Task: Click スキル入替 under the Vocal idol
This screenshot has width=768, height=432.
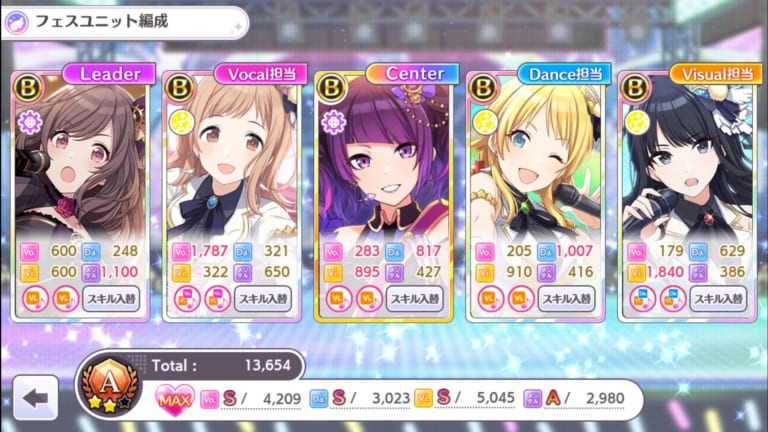Action: [263, 298]
